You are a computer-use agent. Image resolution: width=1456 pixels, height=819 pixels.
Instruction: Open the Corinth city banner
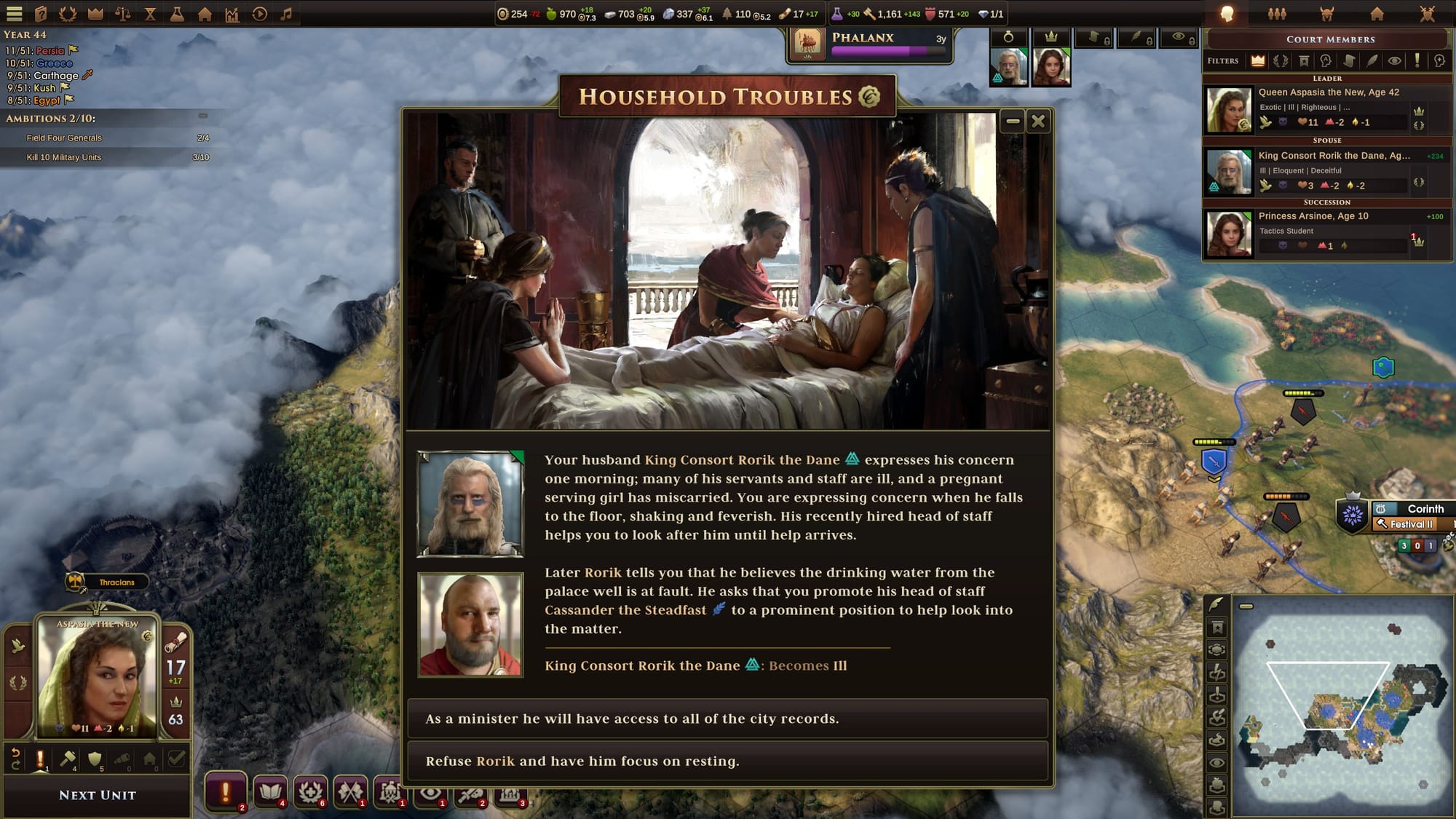(1424, 509)
